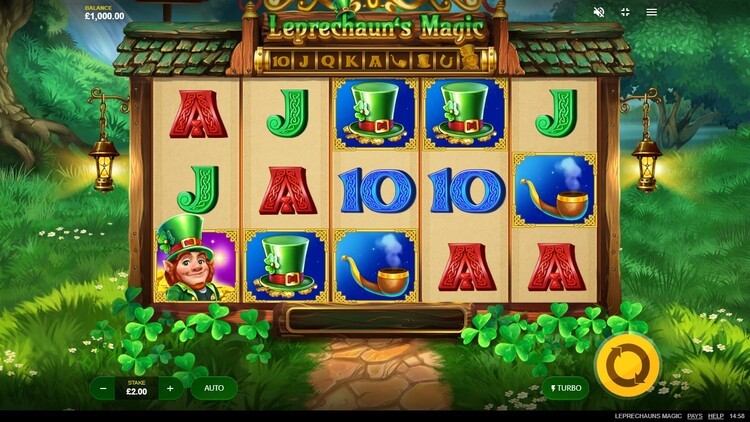Increase the stake with the plus button
The image size is (750, 422).
(170, 388)
